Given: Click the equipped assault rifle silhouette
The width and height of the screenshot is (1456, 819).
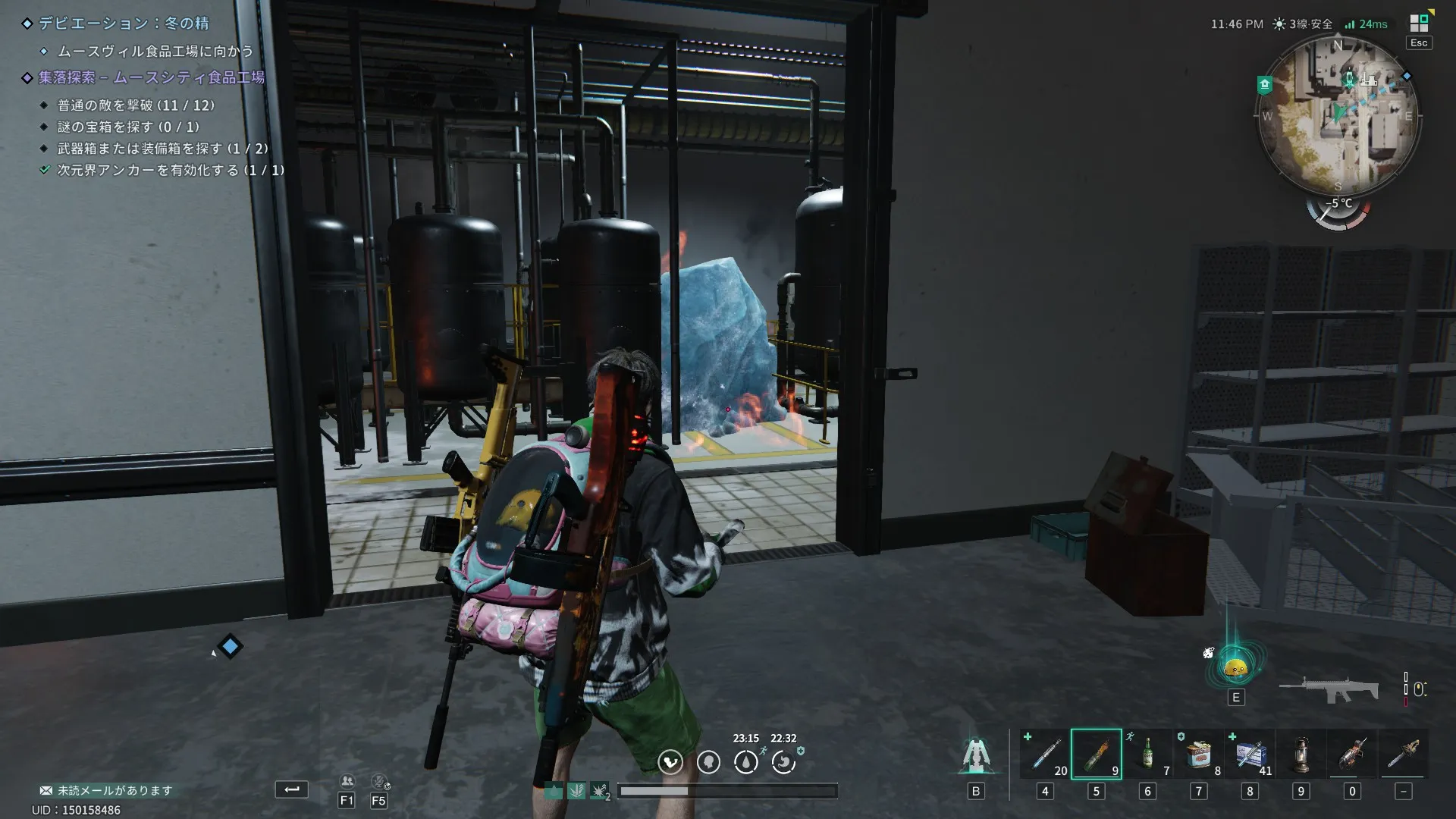Looking at the screenshot, I should (x=1329, y=688).
